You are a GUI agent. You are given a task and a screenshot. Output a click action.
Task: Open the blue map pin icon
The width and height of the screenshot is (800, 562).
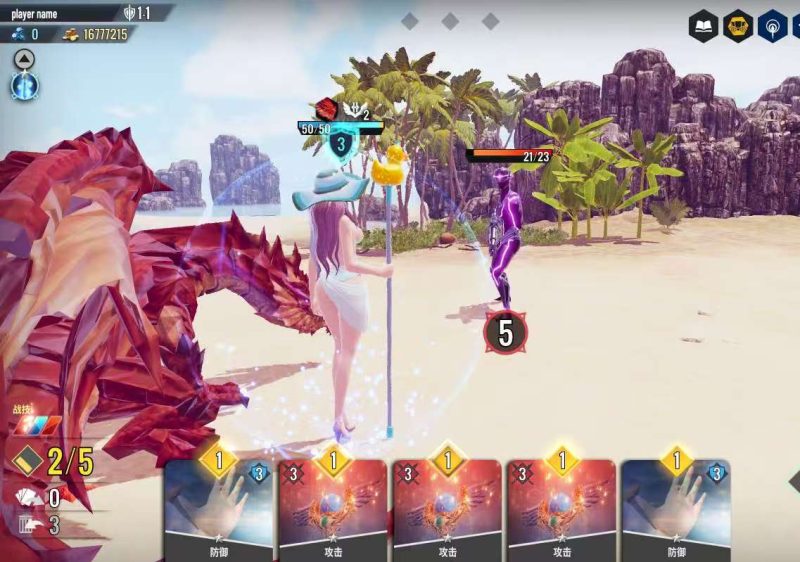coord(772,26)
